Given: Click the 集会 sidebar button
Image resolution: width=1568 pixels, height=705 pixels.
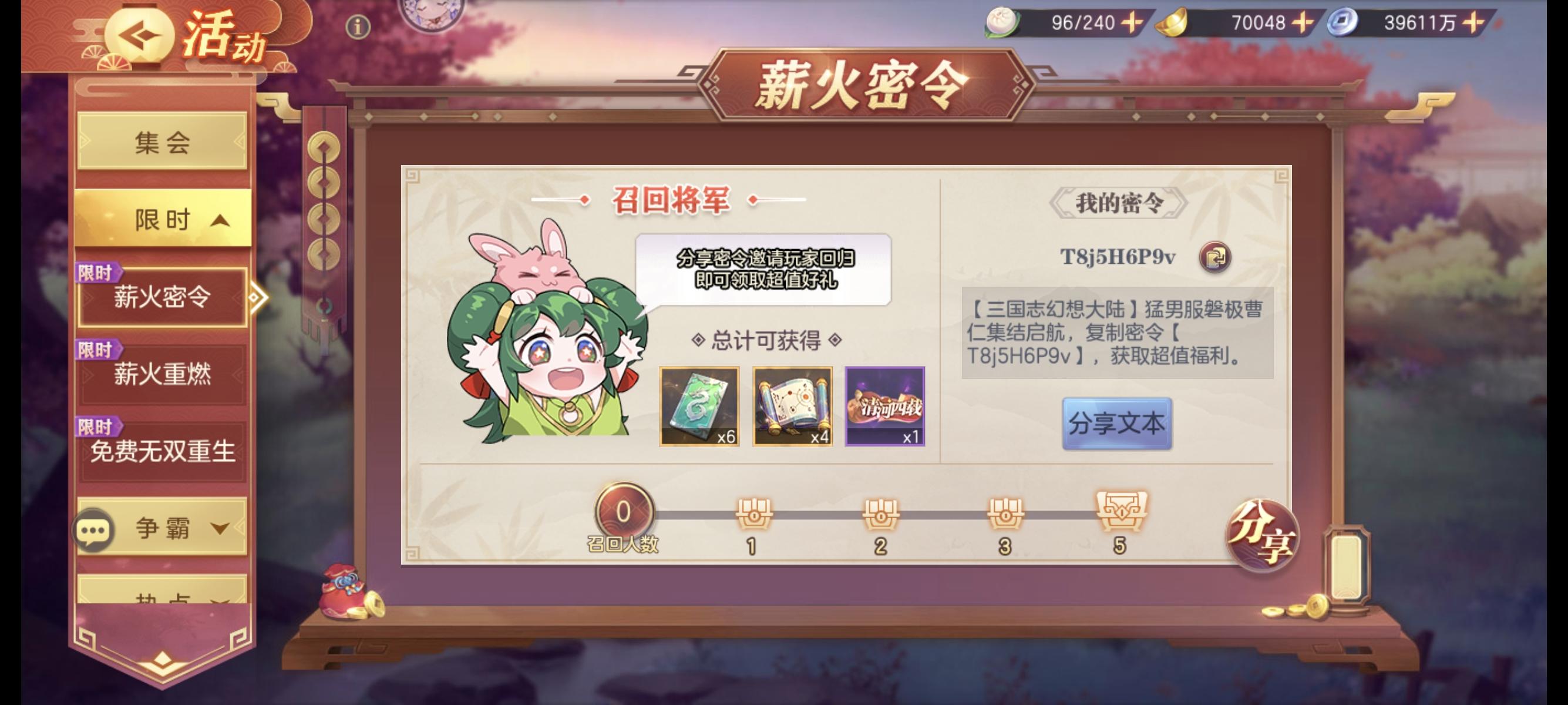Looking at the screenshot, I should 162,141.
